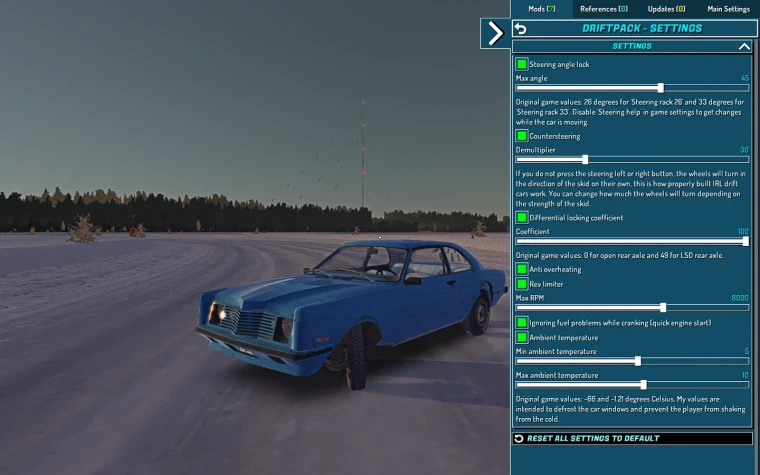Viewport: 760px width, 475px height.
Task: Collapse the mod panel with the large arrow
Action: [x=494, y=33]
